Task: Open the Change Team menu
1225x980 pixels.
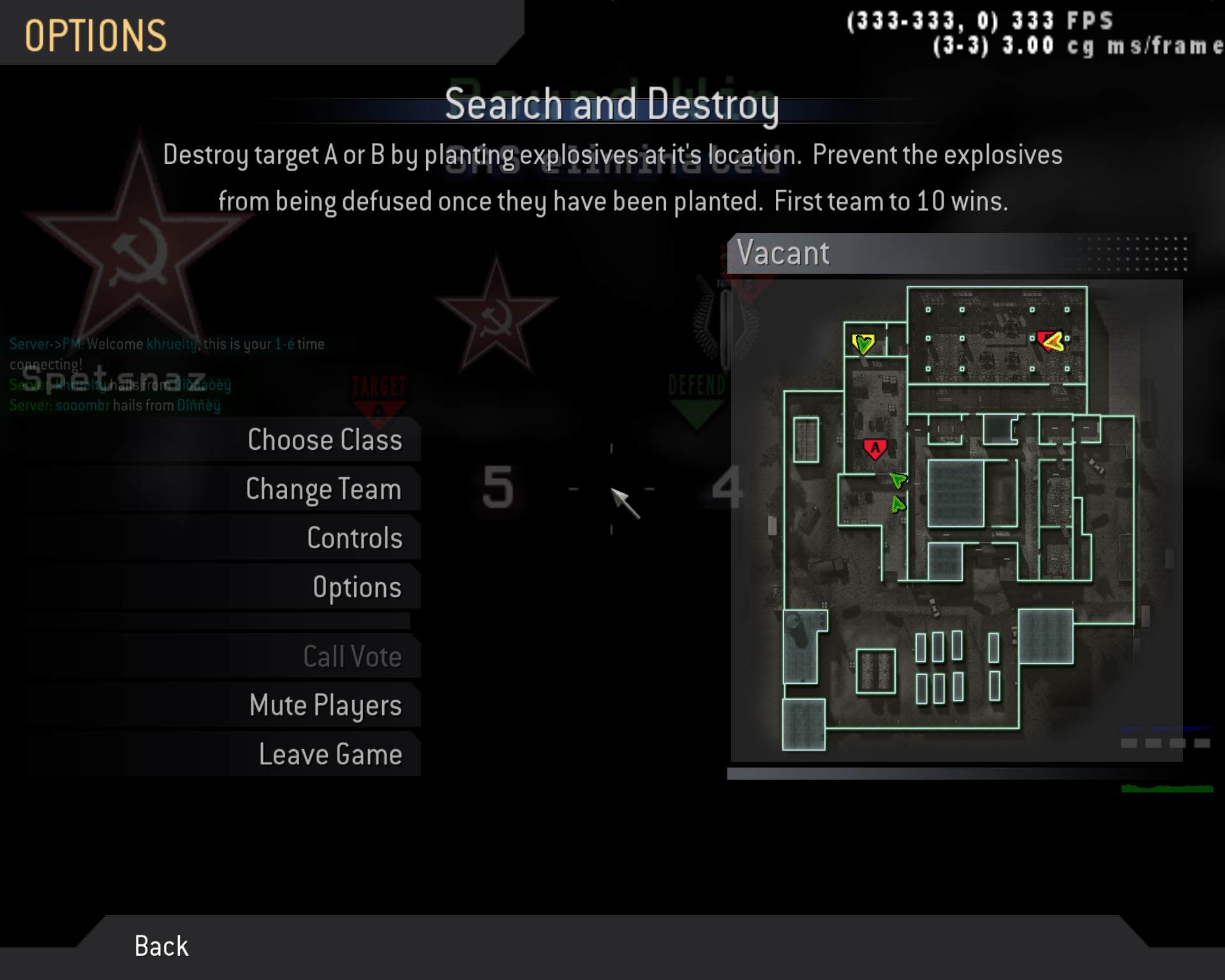Action: click(x=324, y=489)
